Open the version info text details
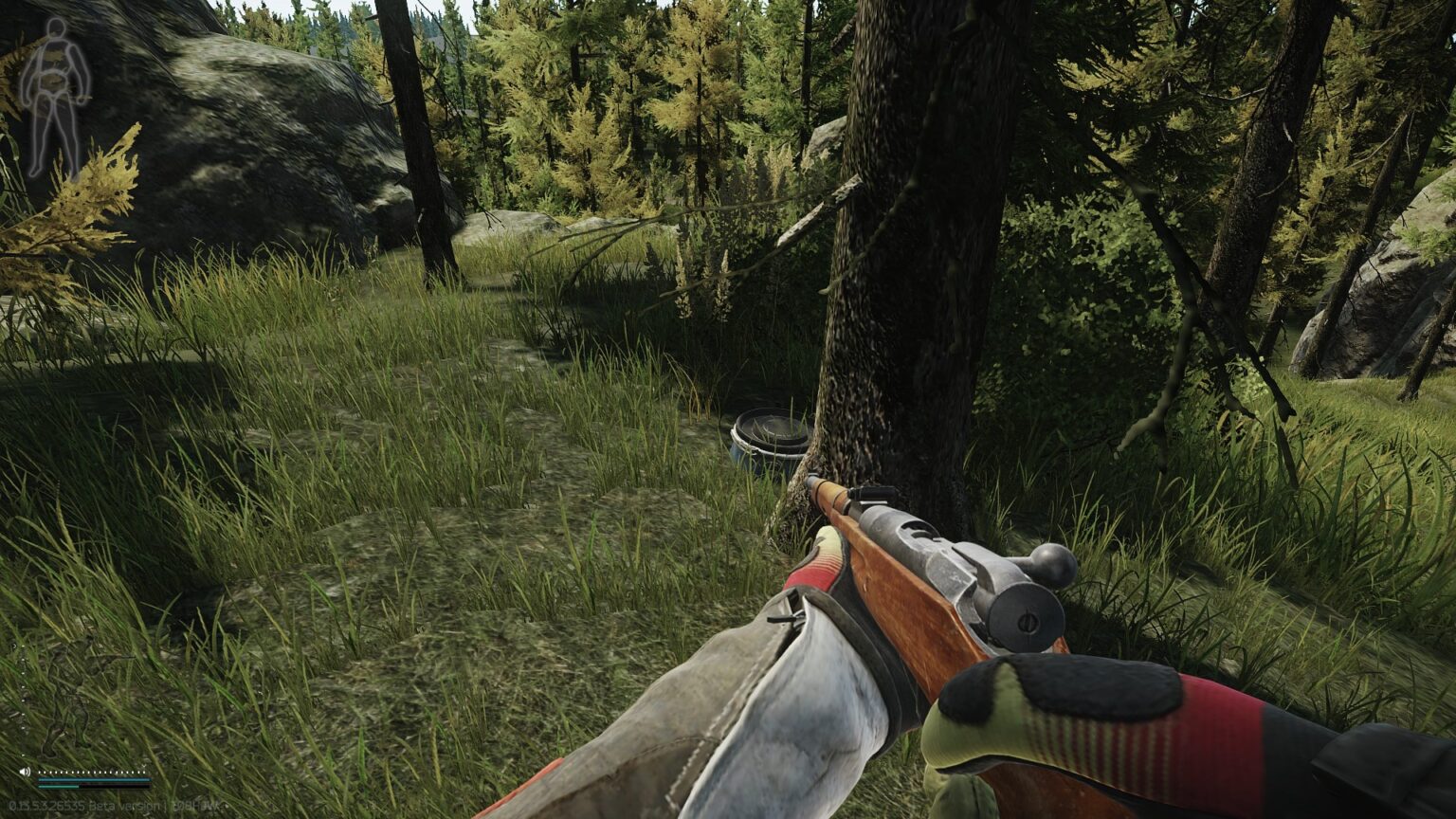Screen dimensions: 1456x819 coord(114,805)
